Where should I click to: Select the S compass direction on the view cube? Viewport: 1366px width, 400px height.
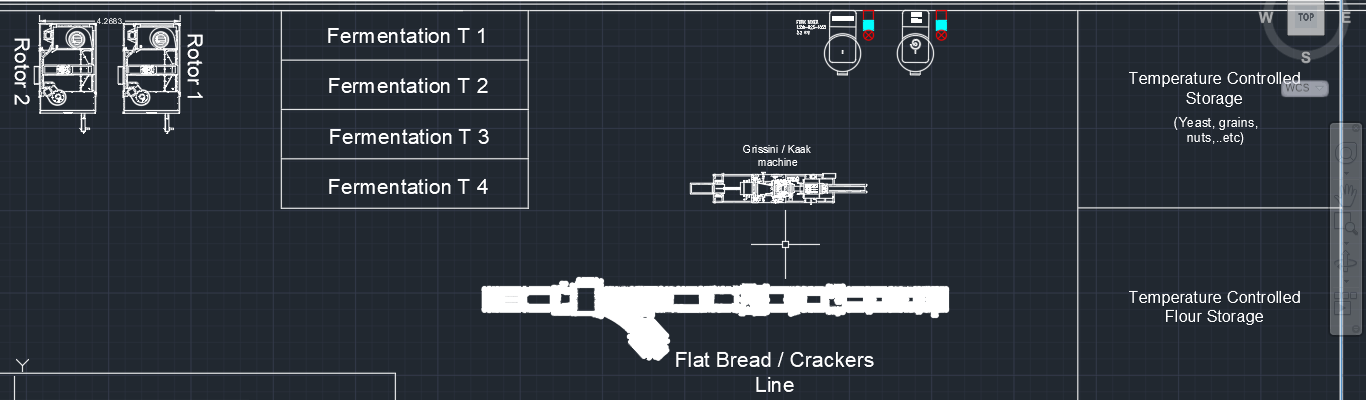(1305, 56)
